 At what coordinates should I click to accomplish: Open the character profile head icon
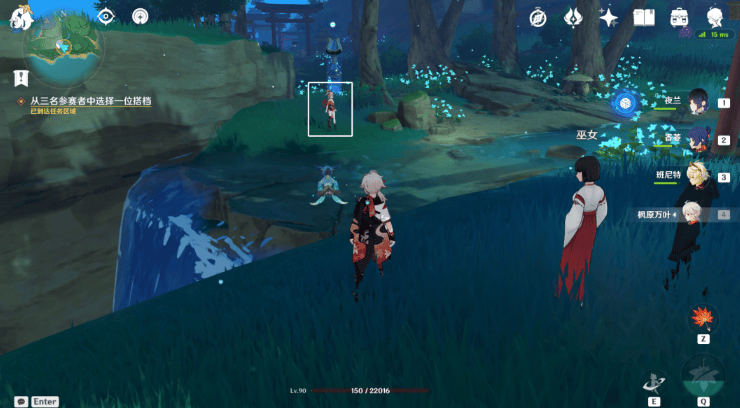715,17
